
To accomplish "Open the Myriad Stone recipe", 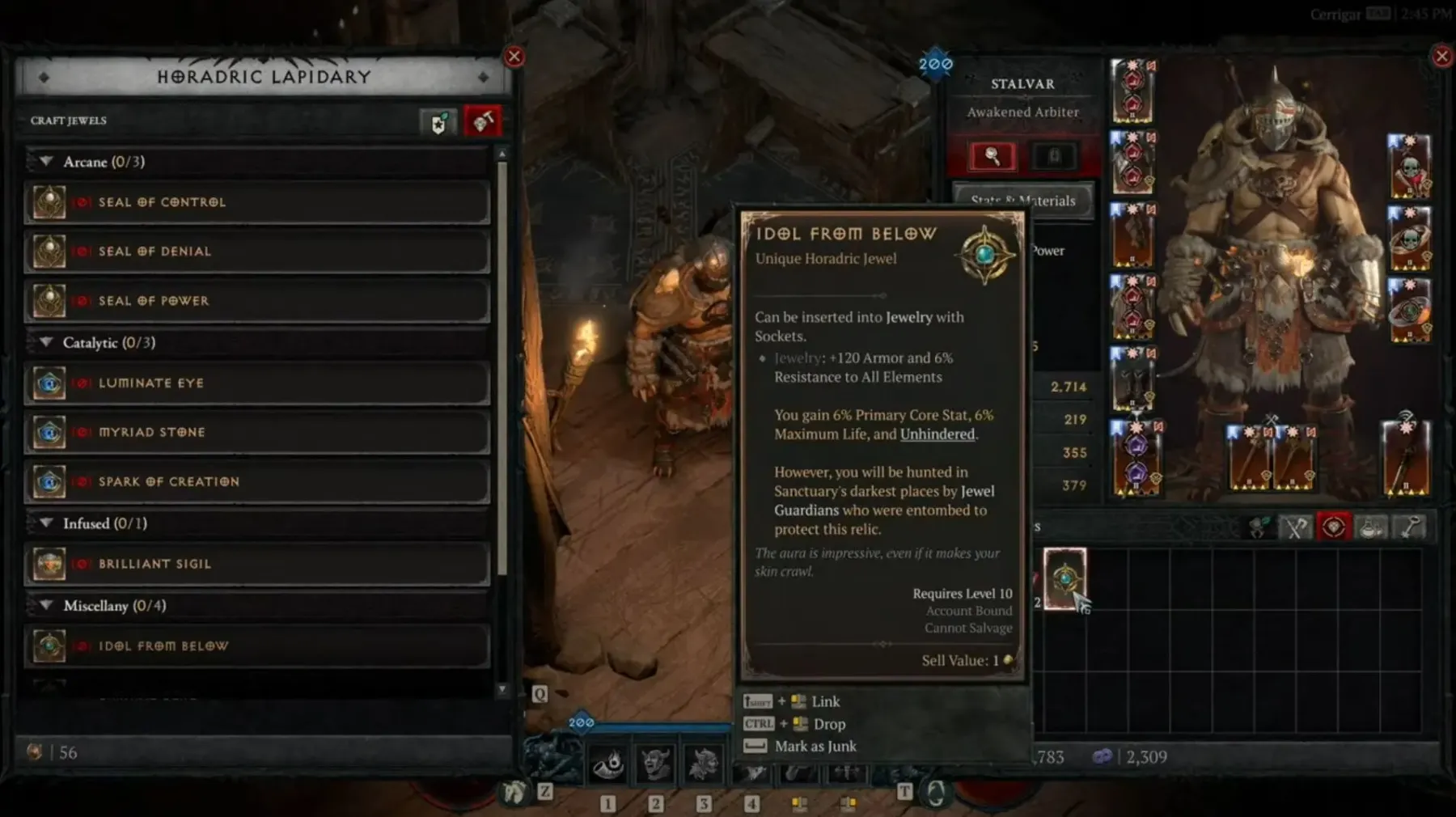I will pyautogui.click(x=257, y=433).
